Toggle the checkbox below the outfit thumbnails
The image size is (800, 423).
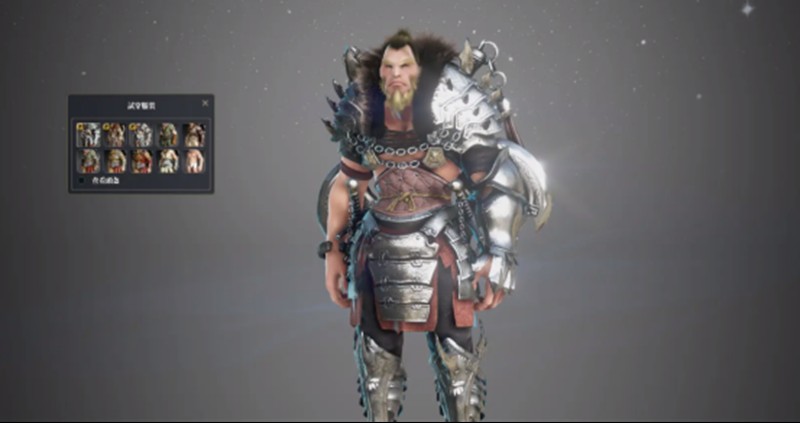[x=82, y=181]
